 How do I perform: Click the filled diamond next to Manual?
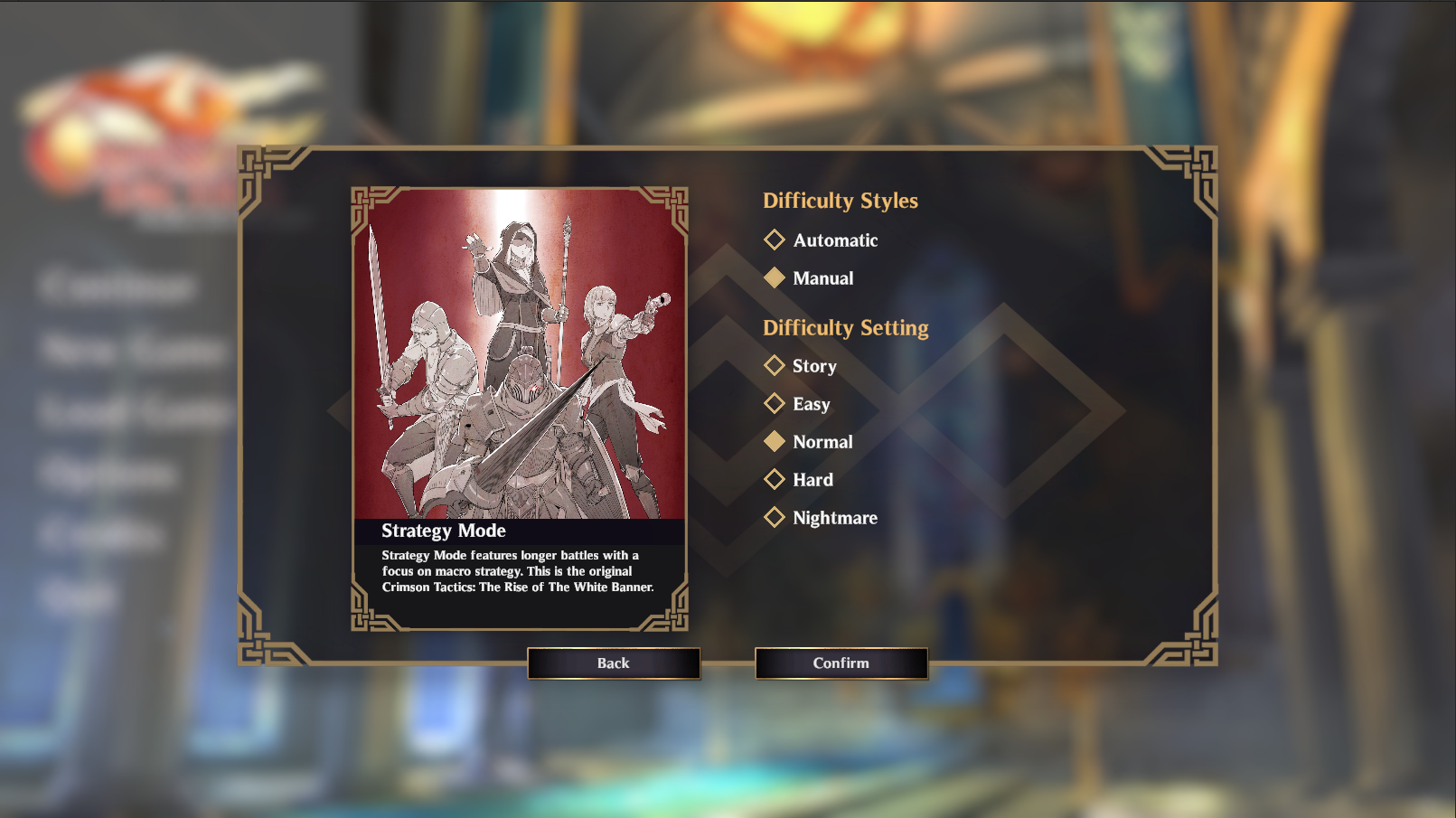tap(775, 278)
